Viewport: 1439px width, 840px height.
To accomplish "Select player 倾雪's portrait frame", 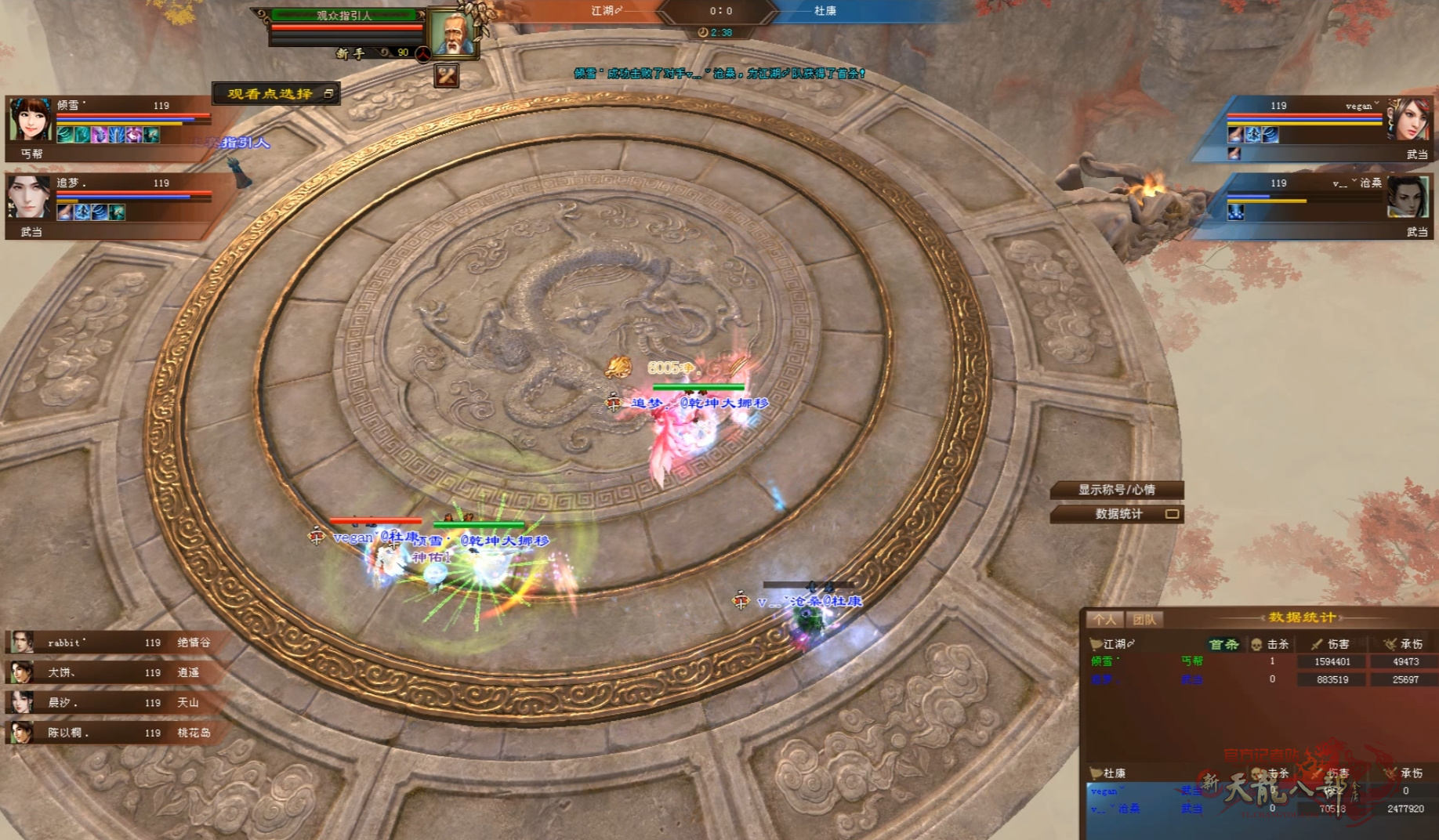I will [x=31, y=120].
